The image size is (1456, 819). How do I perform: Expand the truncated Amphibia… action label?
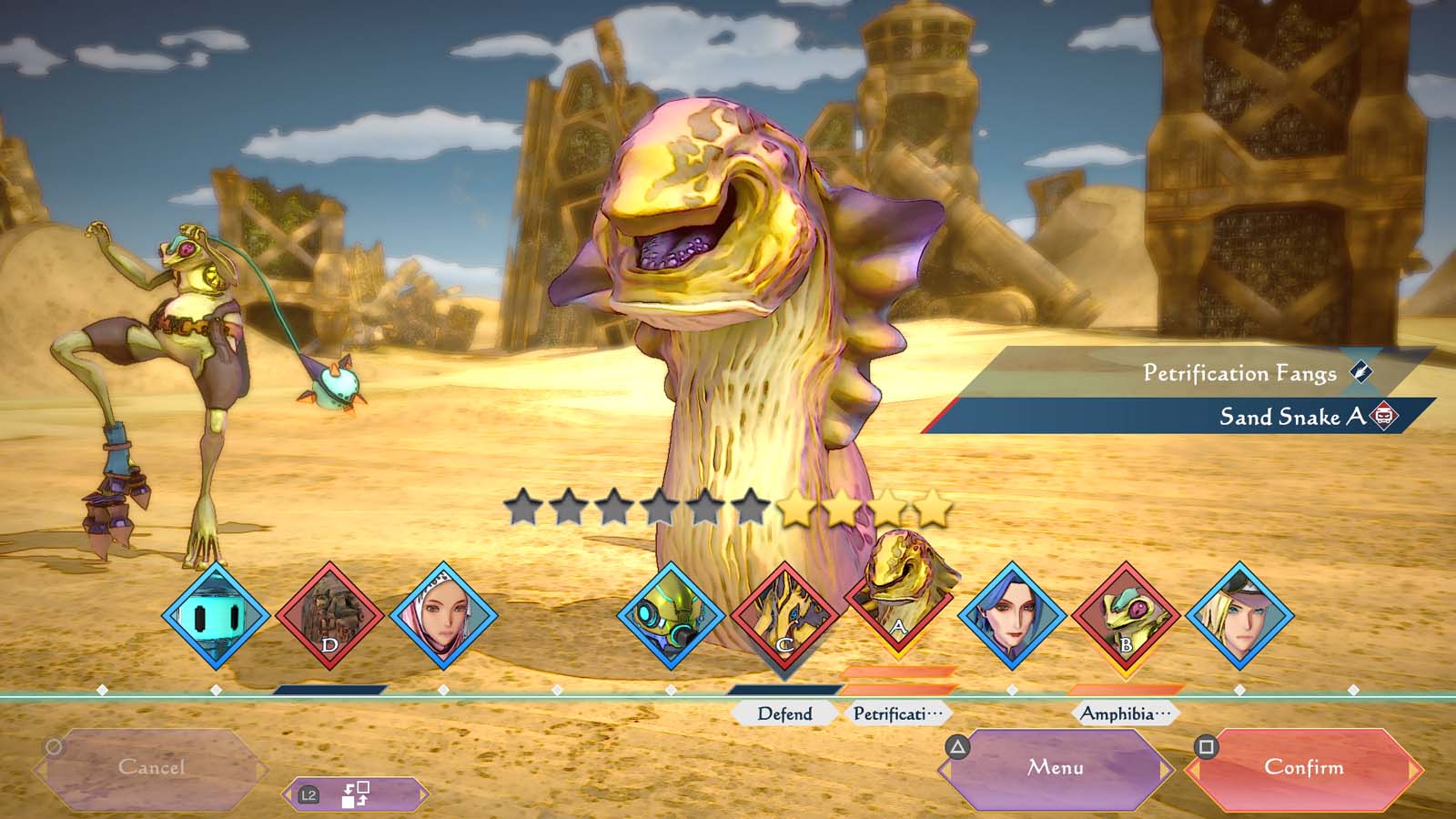(1126, 714)
